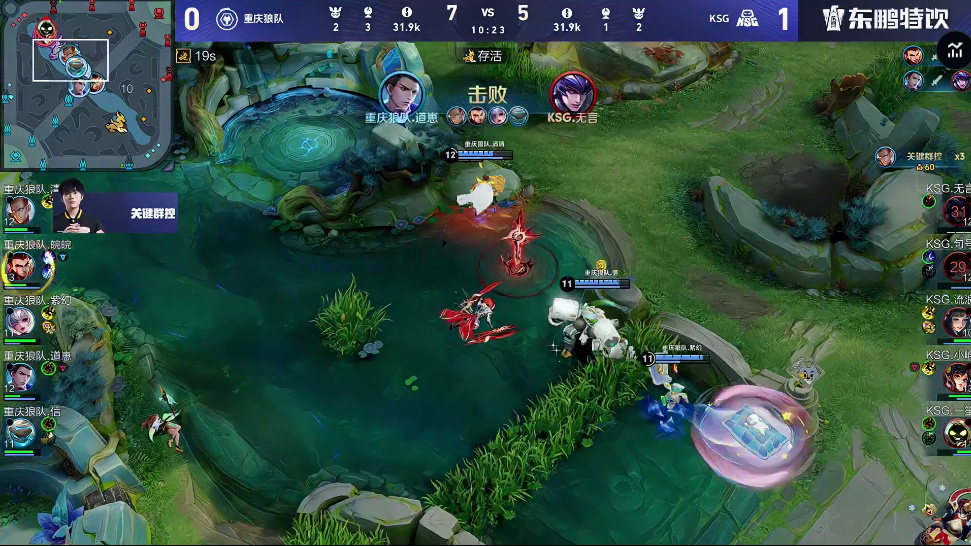Select 重庆狼队.皖皖 player portrait

(x=20, y=267)
